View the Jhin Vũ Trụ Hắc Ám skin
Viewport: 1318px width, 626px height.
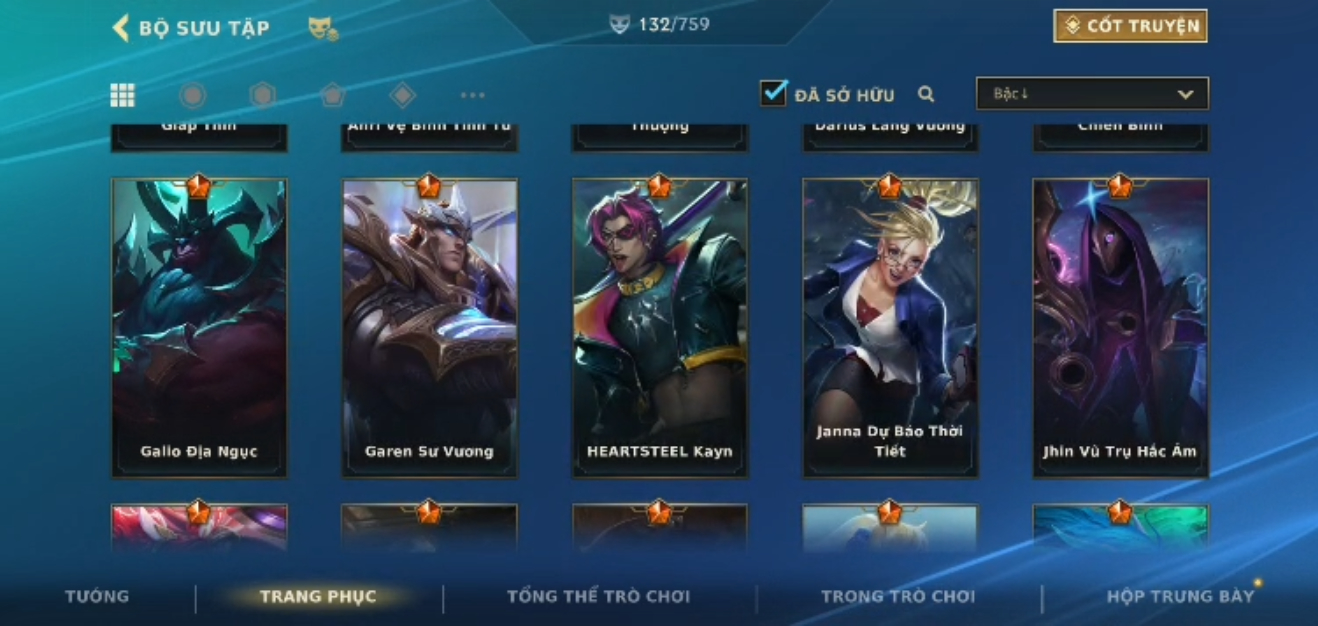pos(1120,327)
